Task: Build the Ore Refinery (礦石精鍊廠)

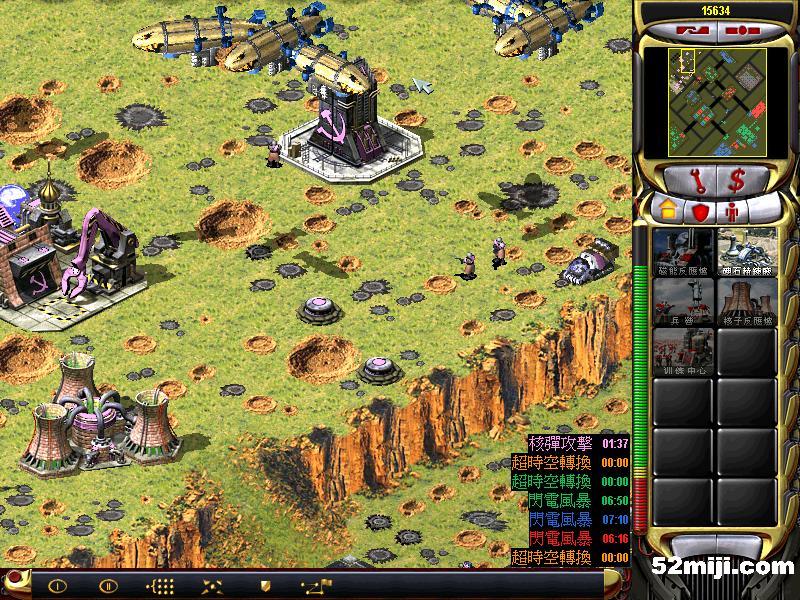Action: tap(746, 250)
